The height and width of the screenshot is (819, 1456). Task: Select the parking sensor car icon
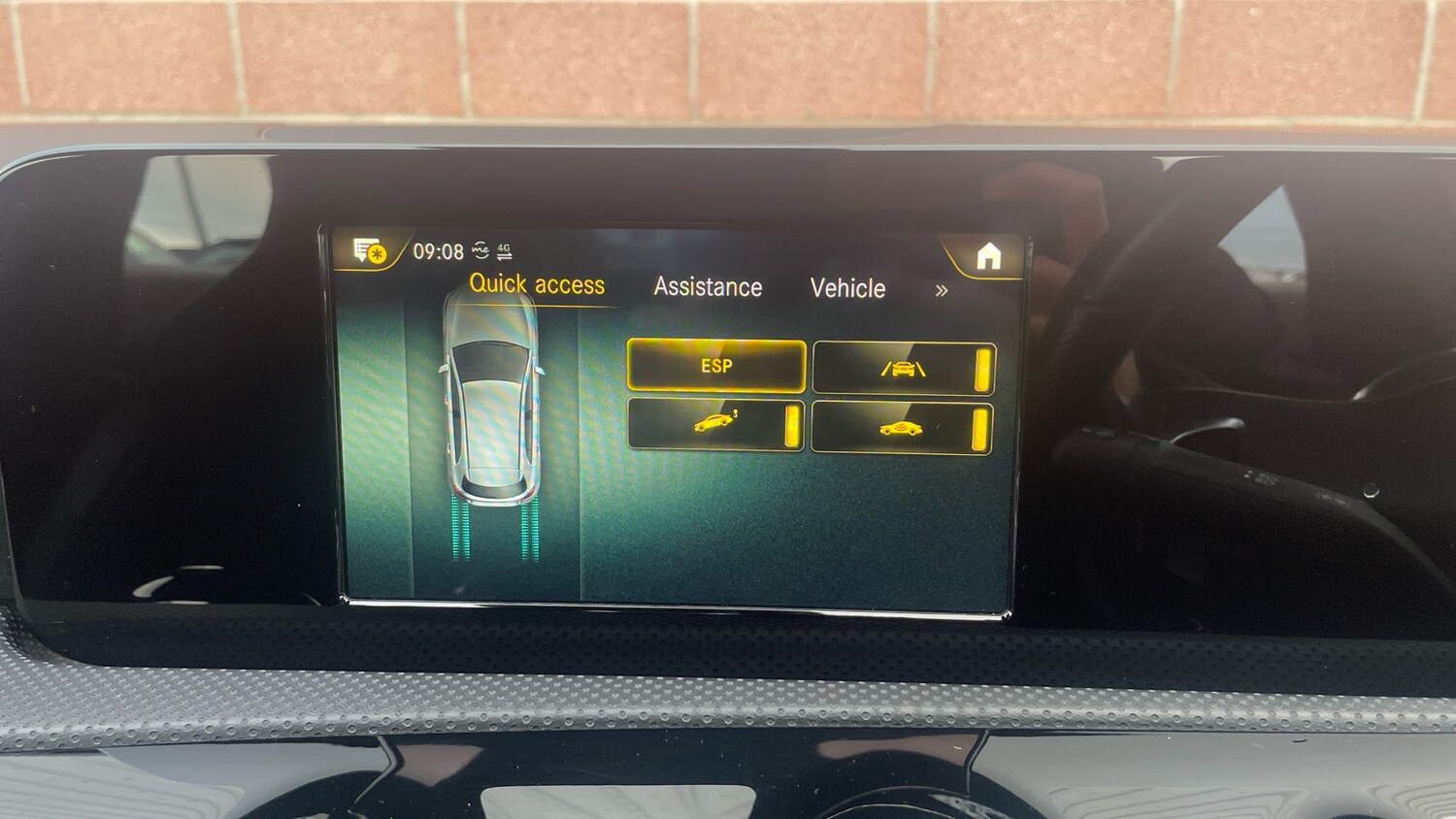tap(901, 427)
